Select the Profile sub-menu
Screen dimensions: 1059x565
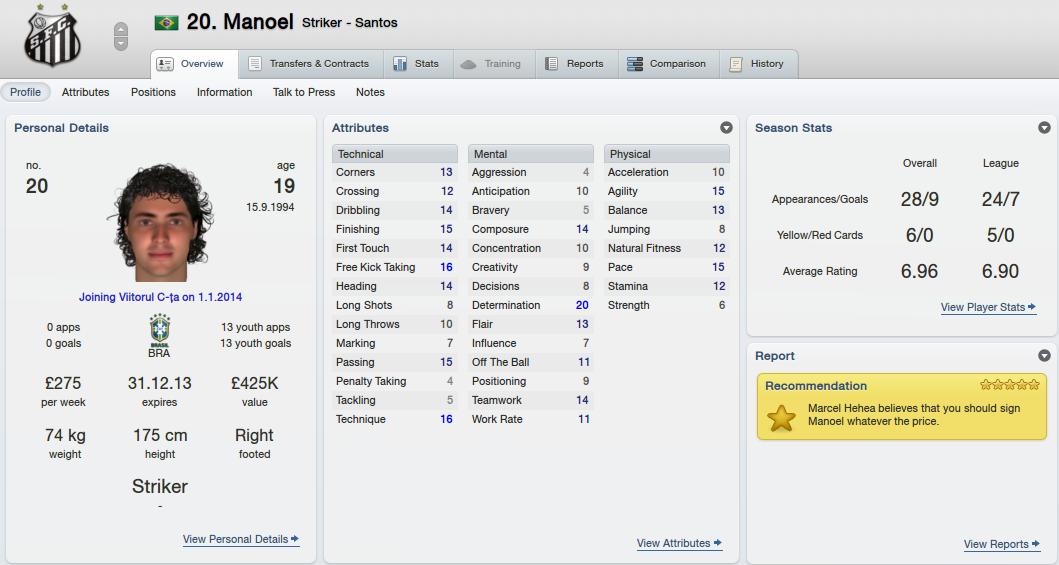pyautogui.click(x=26, y=92)
